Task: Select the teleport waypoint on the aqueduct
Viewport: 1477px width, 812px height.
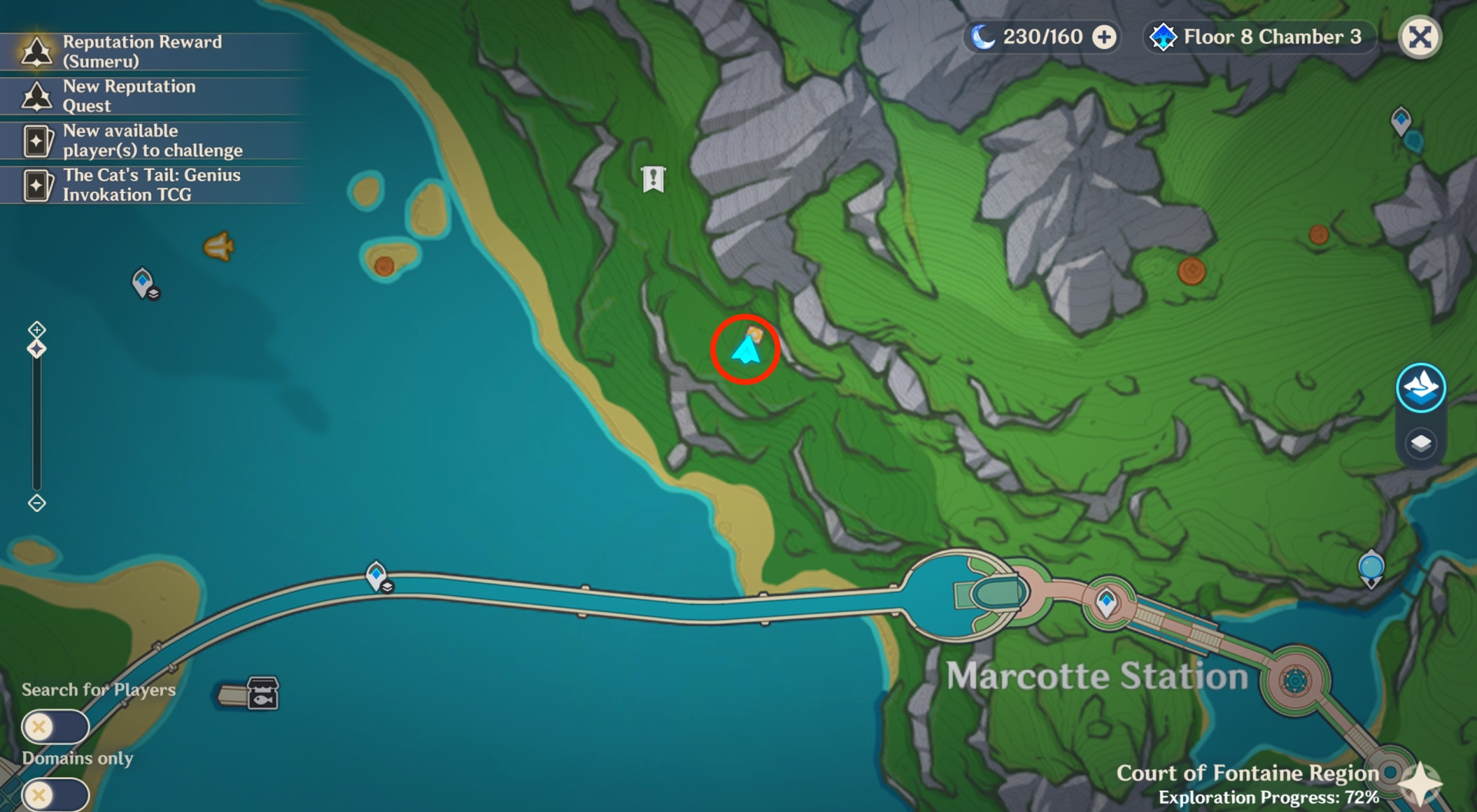Action: tap(376, 575)
